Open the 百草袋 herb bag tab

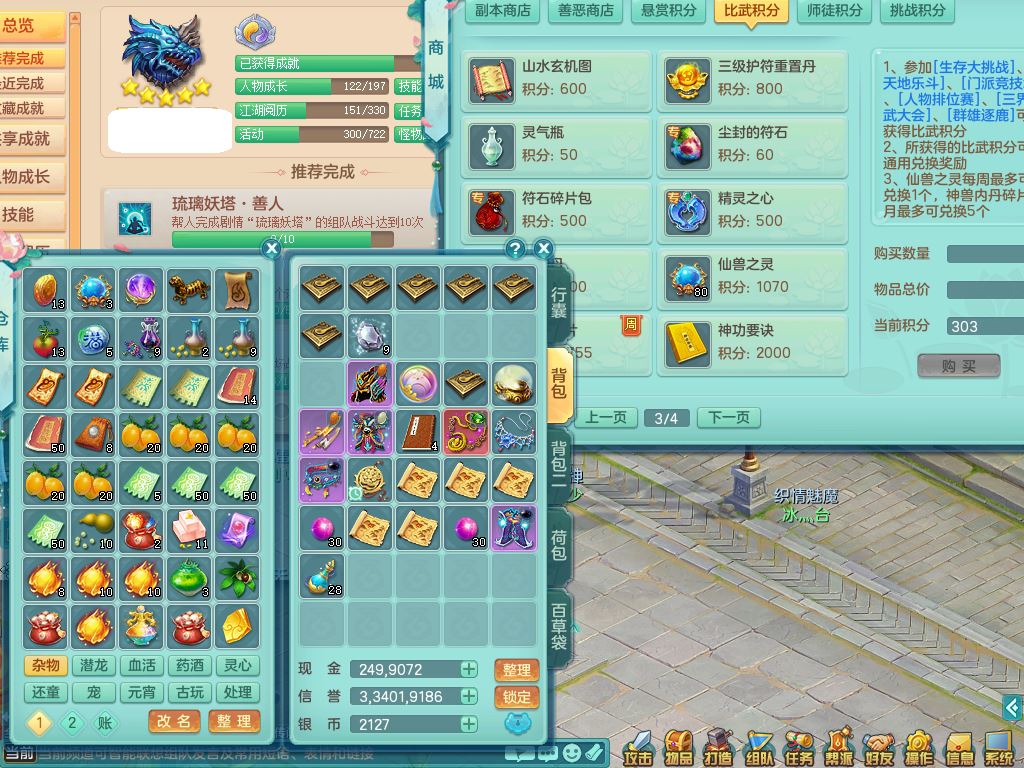click(559, 626)
